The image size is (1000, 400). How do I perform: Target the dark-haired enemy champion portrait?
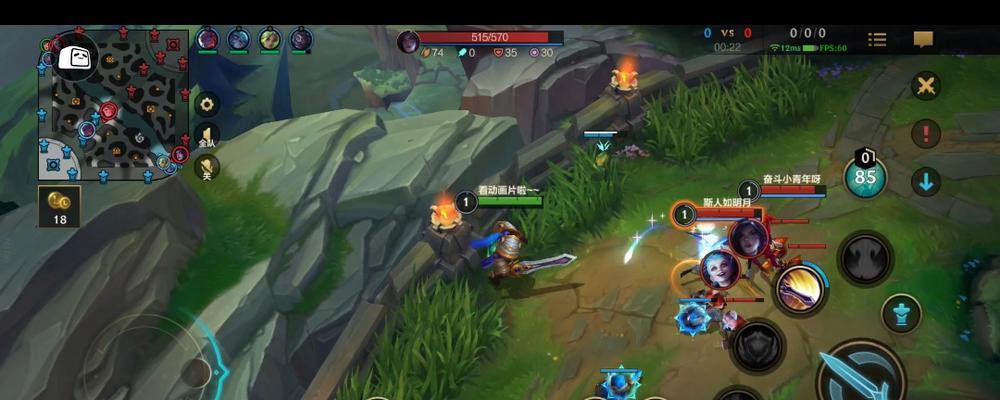748,237
